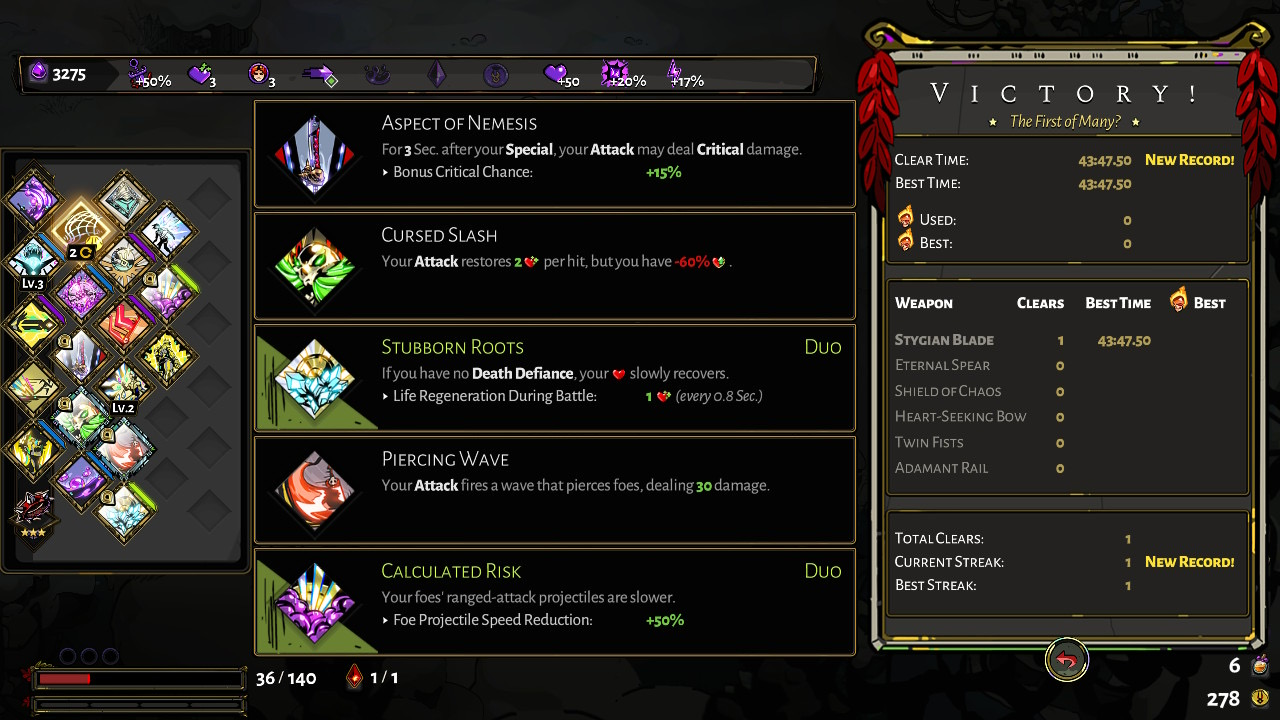Image resolution: width=1280 pixels, height=720 pixels.
Task: Select the Calculated Risk duo boon
Action: coord(554,601)
